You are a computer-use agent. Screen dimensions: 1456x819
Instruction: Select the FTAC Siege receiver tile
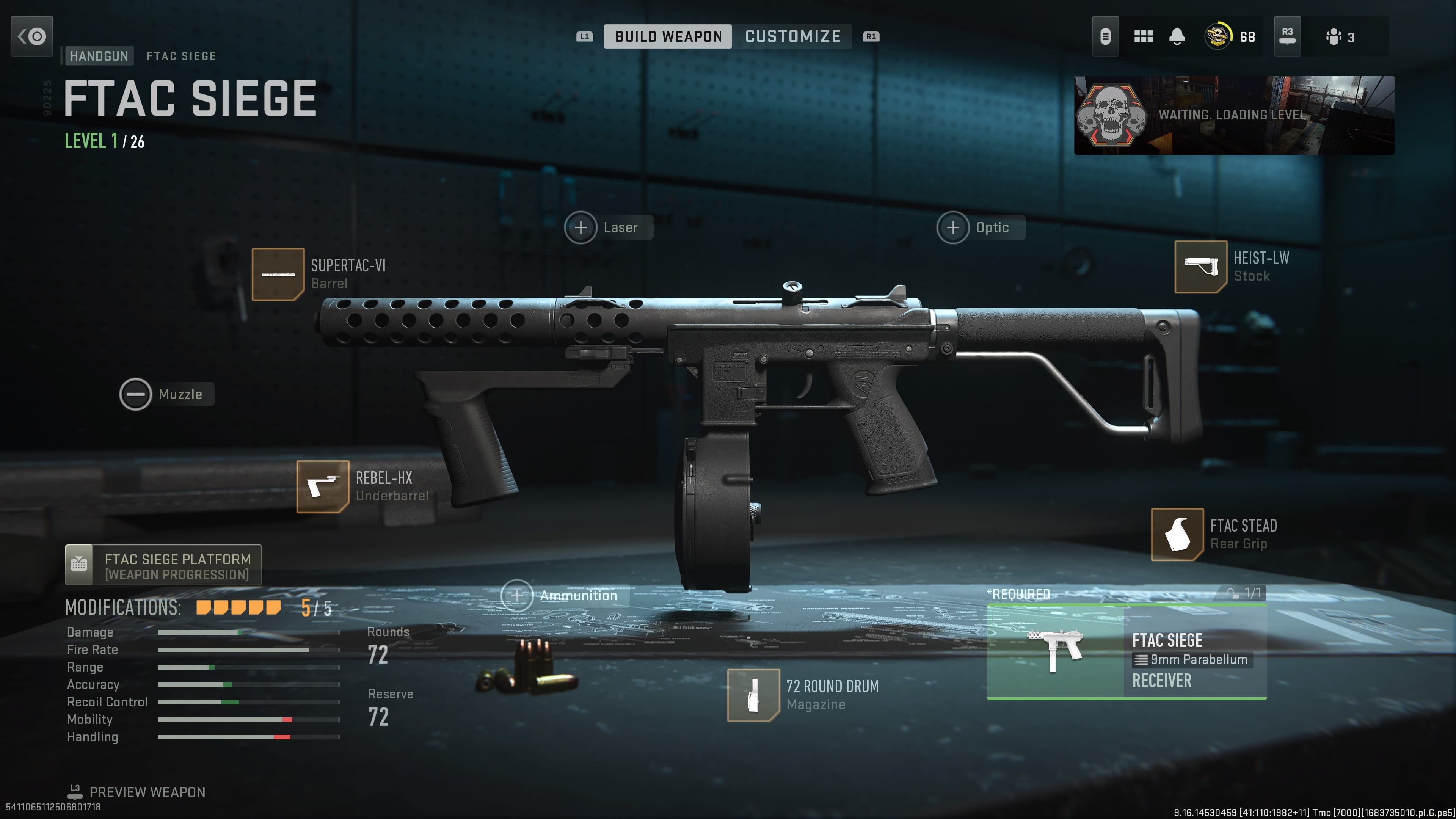tap(1126, 652)
